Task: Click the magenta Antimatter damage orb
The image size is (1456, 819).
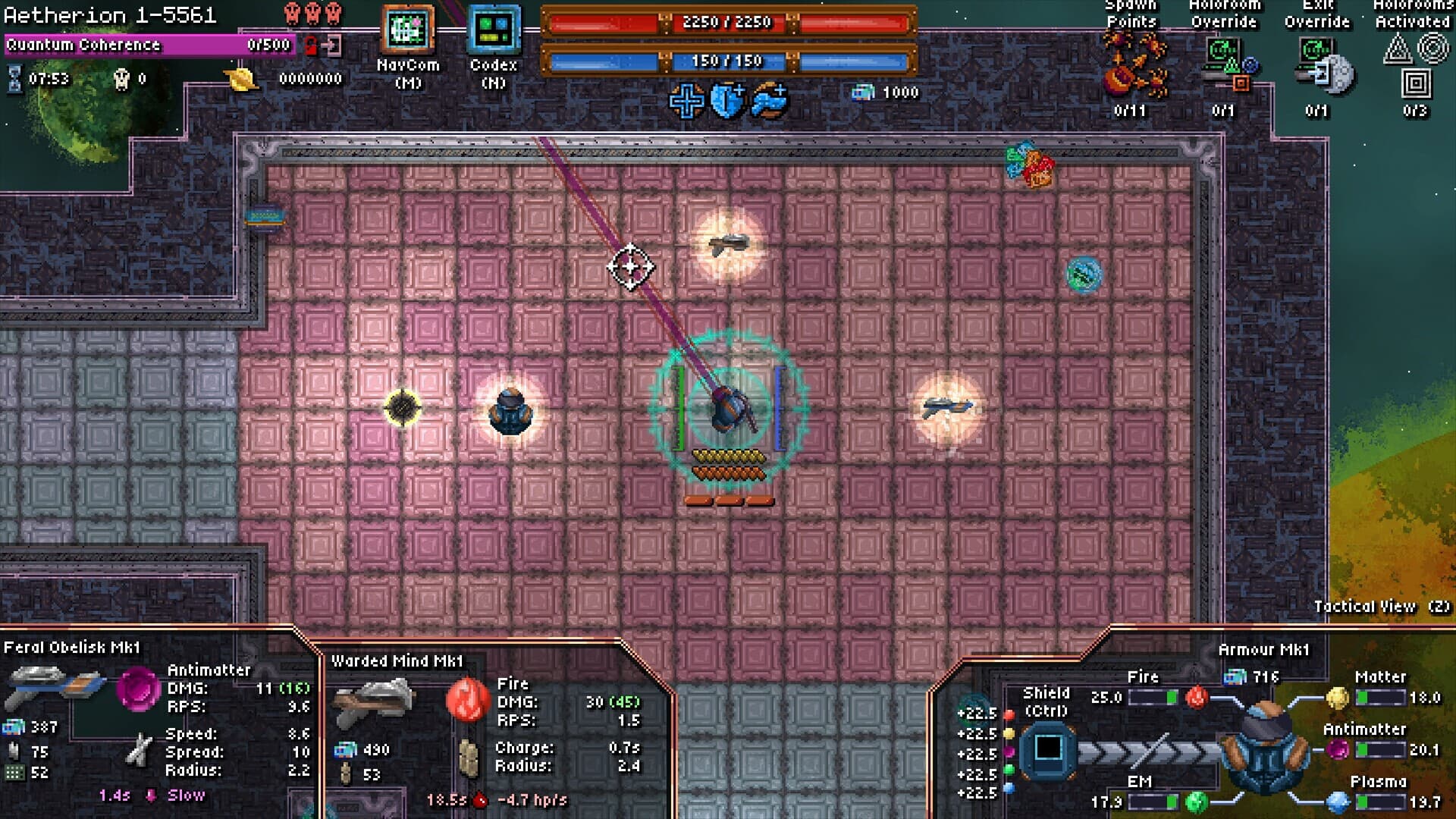Action: 138,689
